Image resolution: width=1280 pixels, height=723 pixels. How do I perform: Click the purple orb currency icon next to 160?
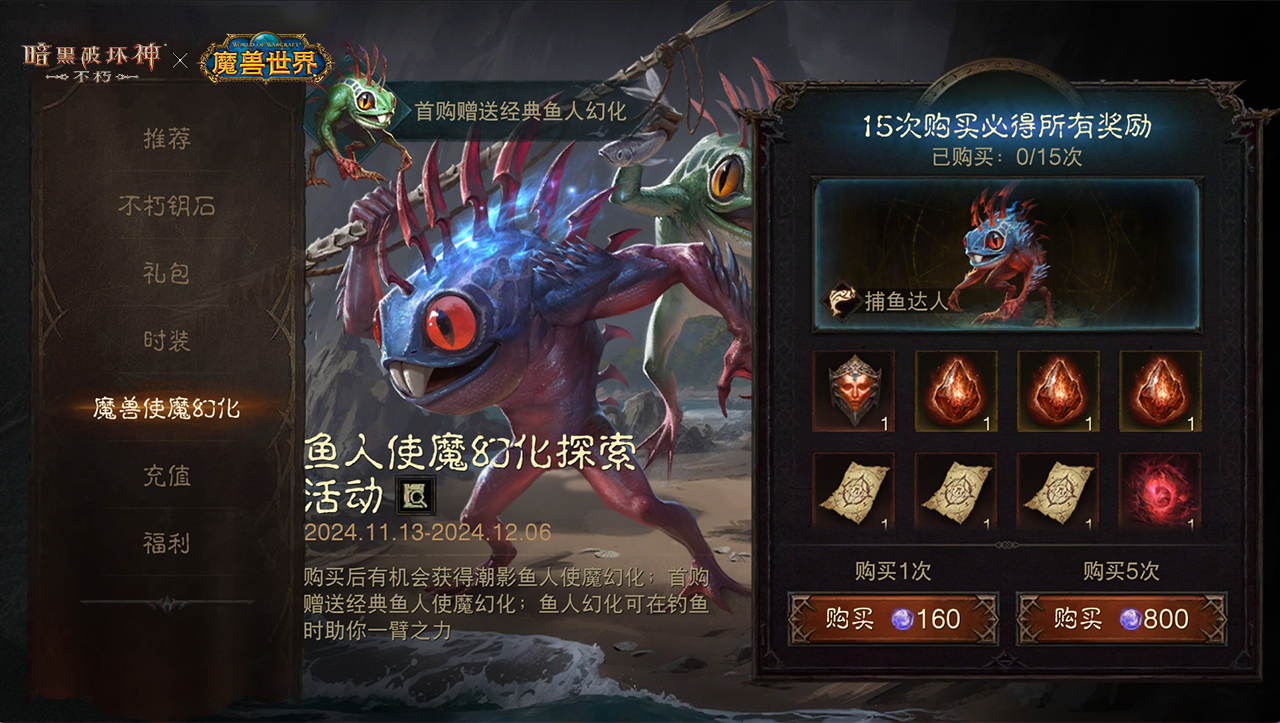pyautogui.click(x=902, y=619)
